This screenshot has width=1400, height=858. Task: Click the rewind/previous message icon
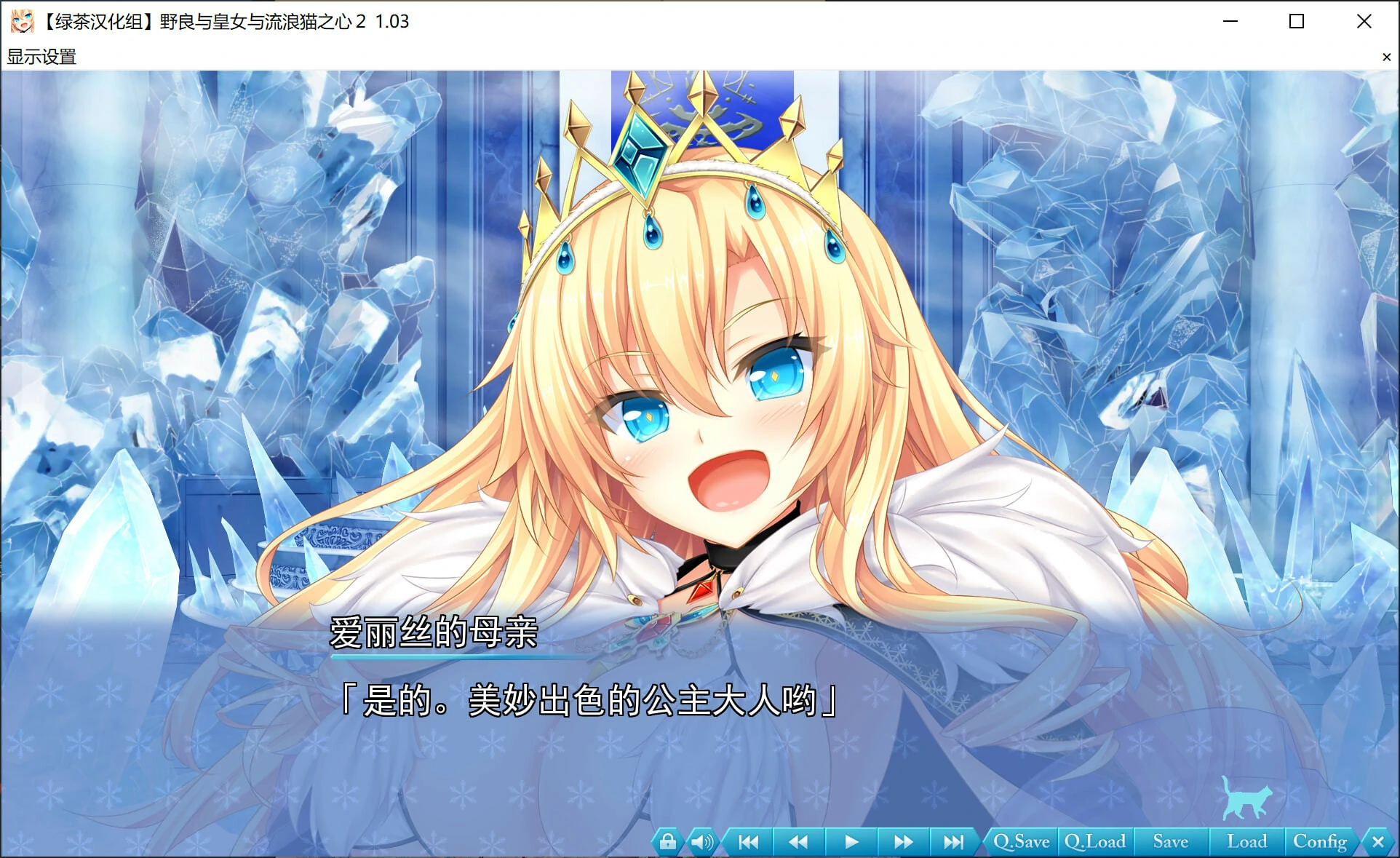(x=800, y=841)
